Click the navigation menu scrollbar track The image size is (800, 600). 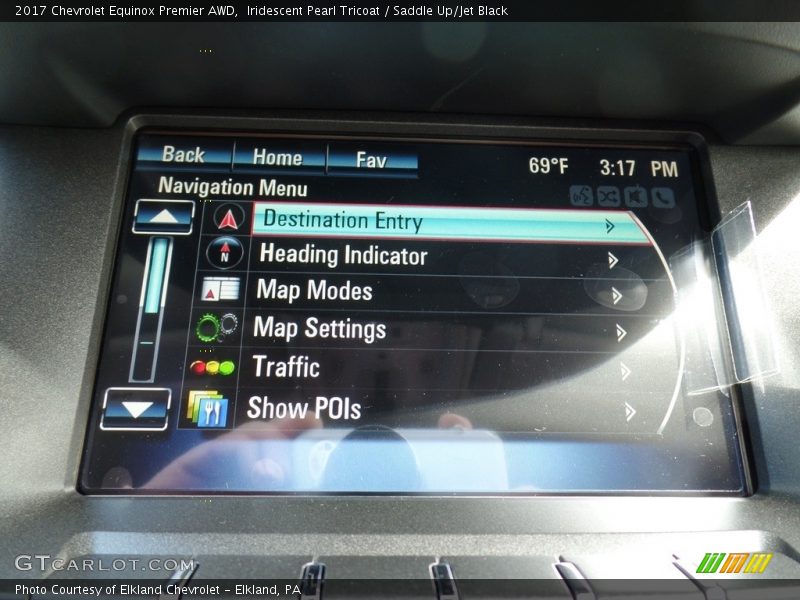coord(150,310)
